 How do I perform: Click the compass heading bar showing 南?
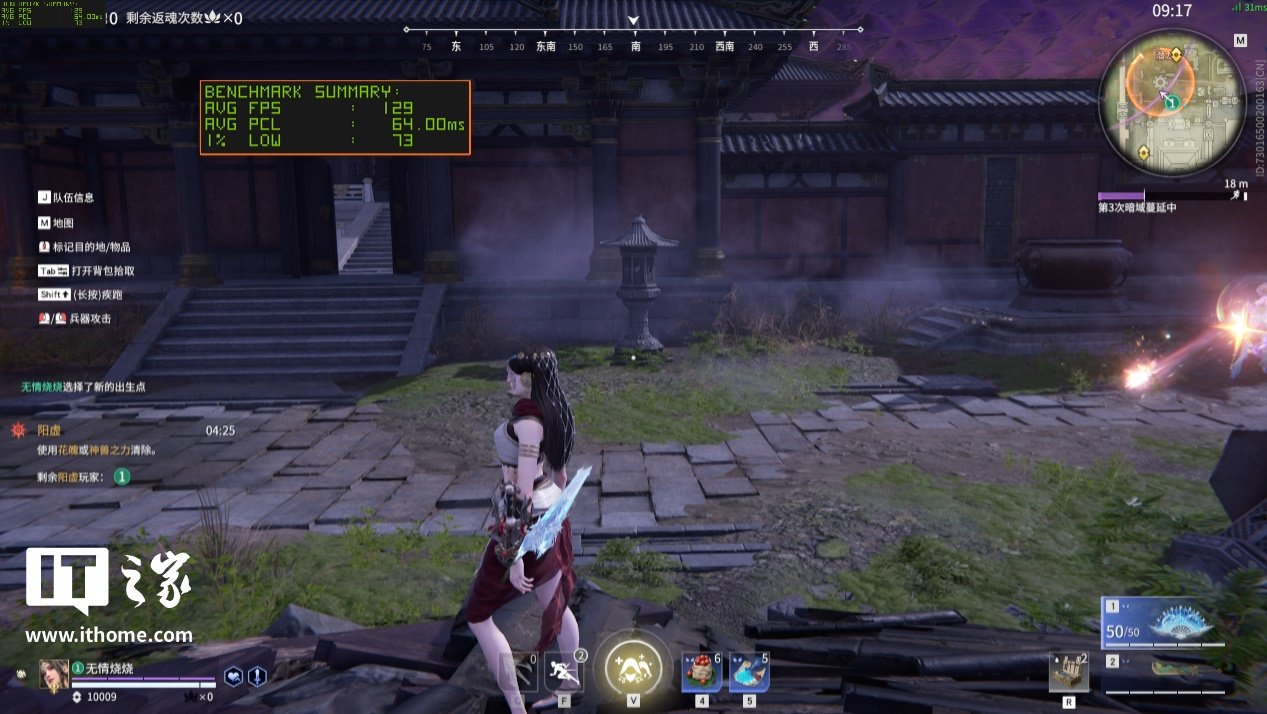[x=634, y=45]
